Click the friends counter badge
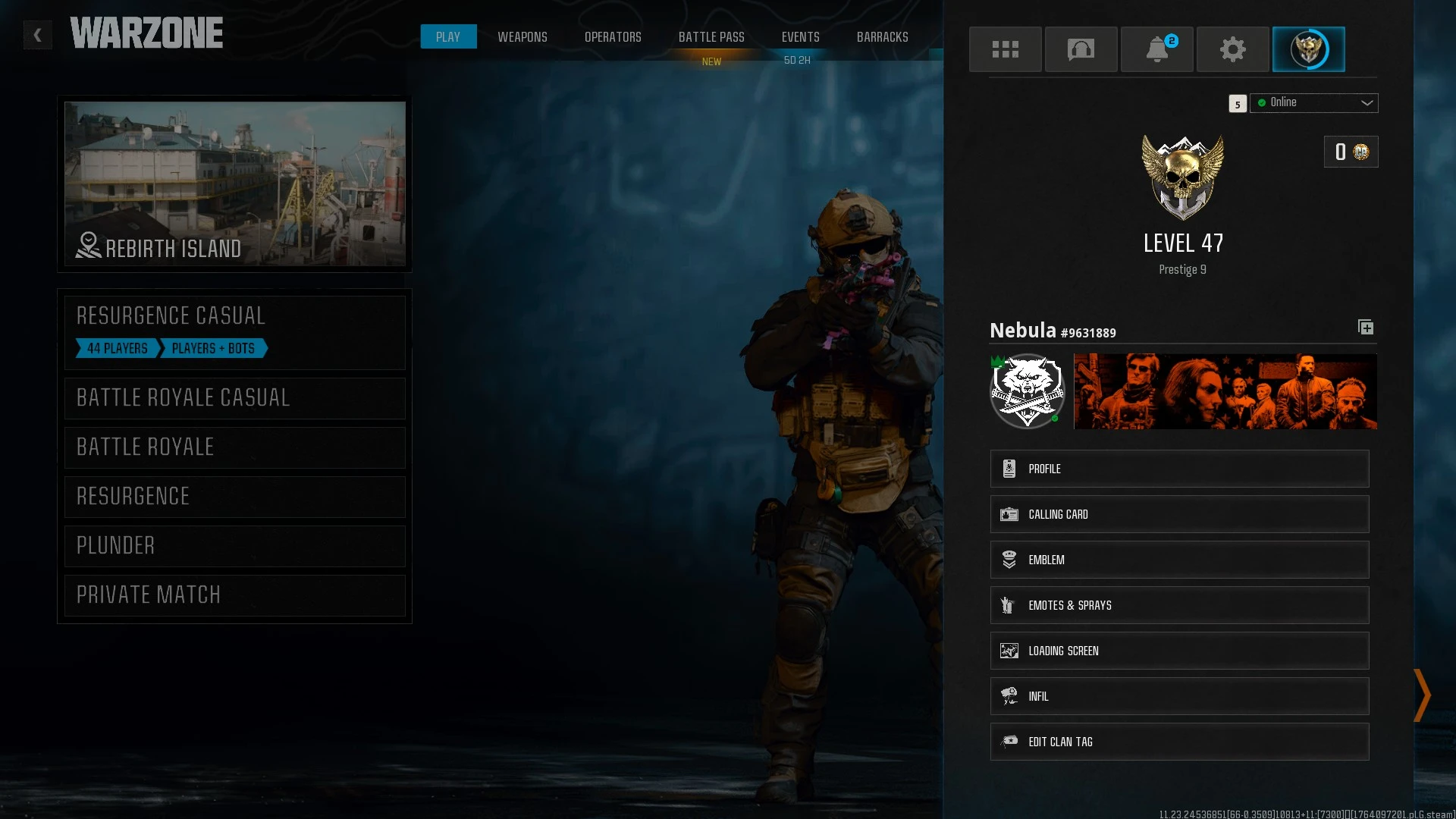This screenshot has width=1456, height=819. click(1238, 103)
